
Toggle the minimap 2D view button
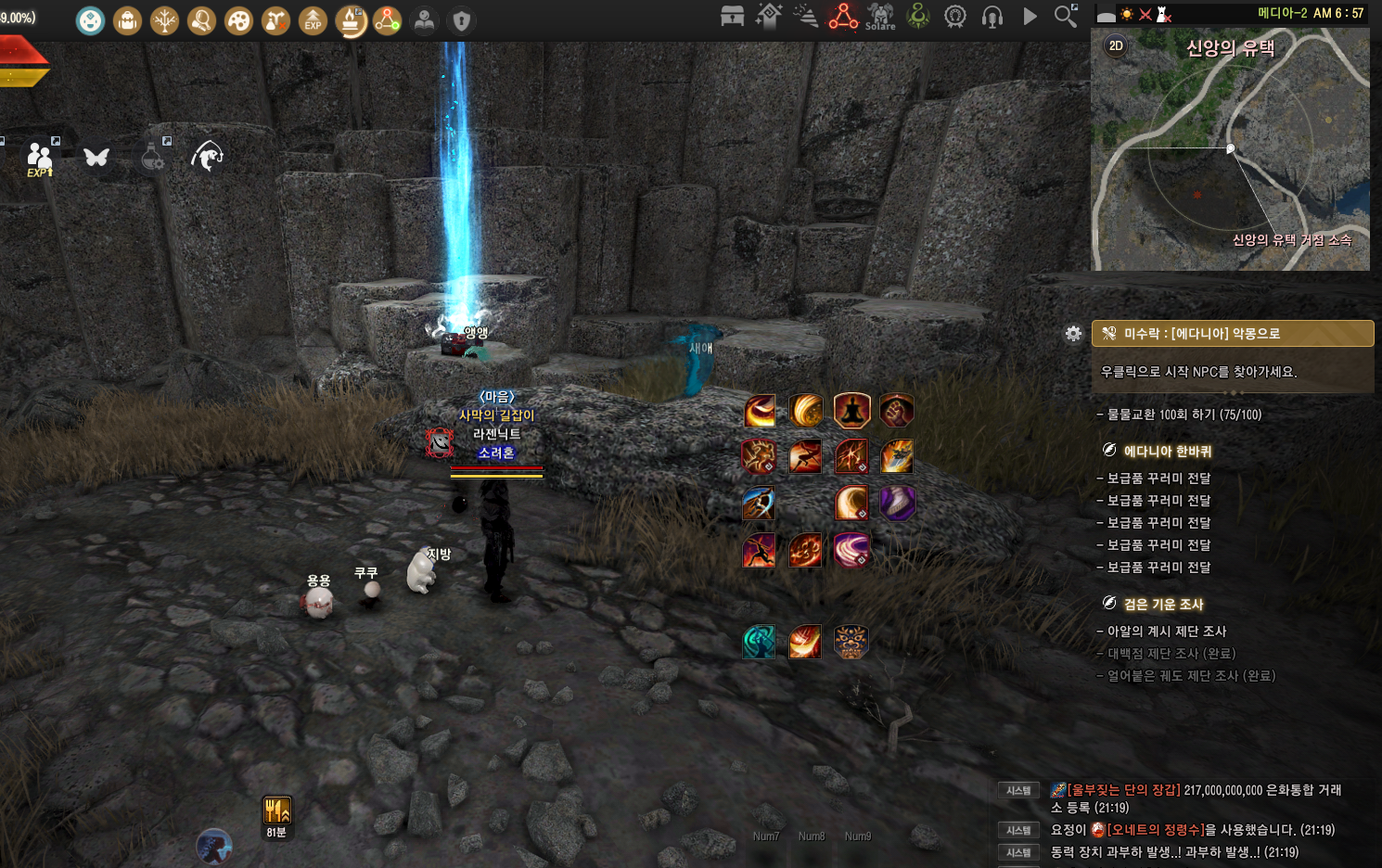pyautogui.click(x=1116, y=45)
